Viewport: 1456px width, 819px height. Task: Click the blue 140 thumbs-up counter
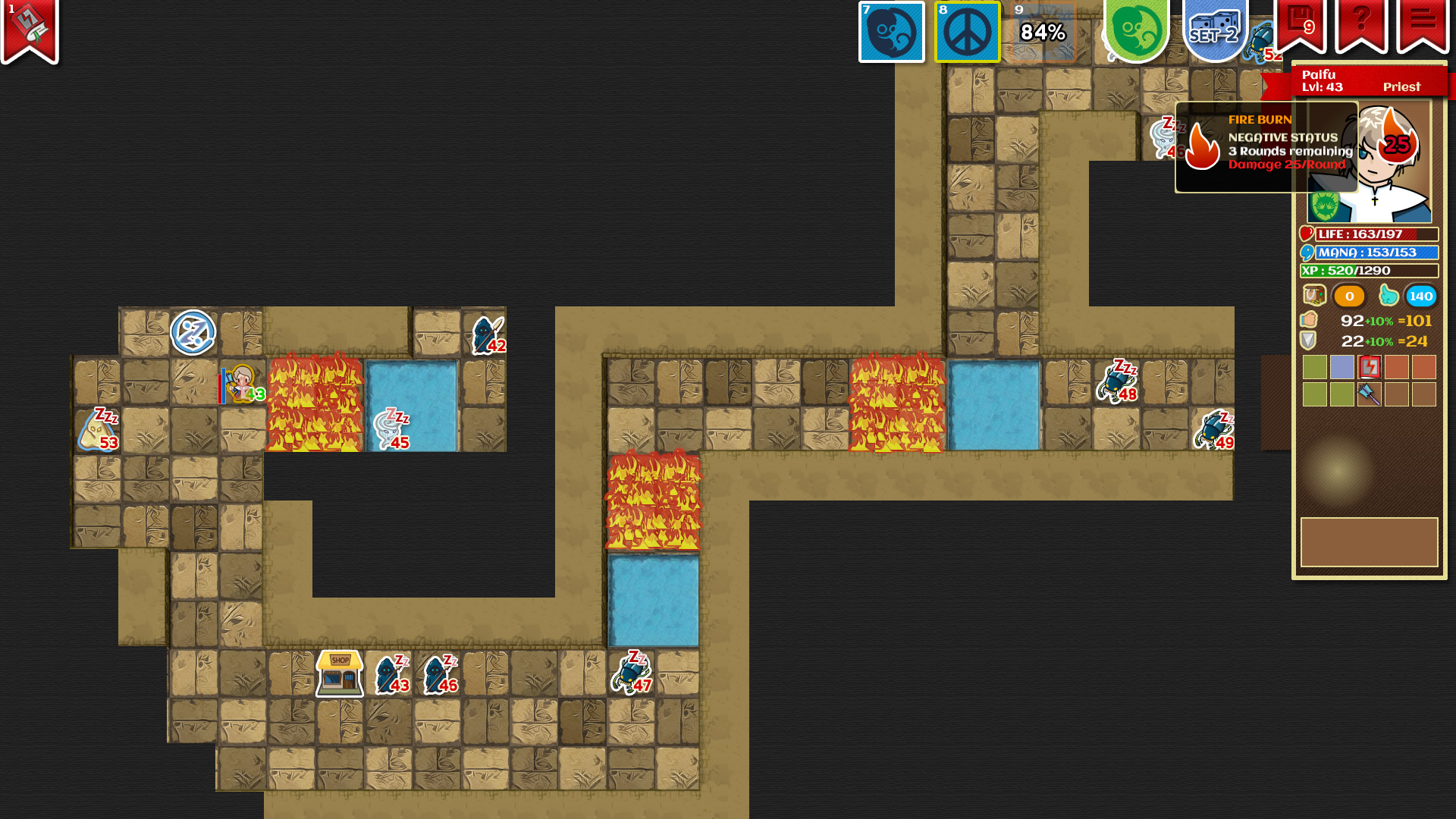1421,297
